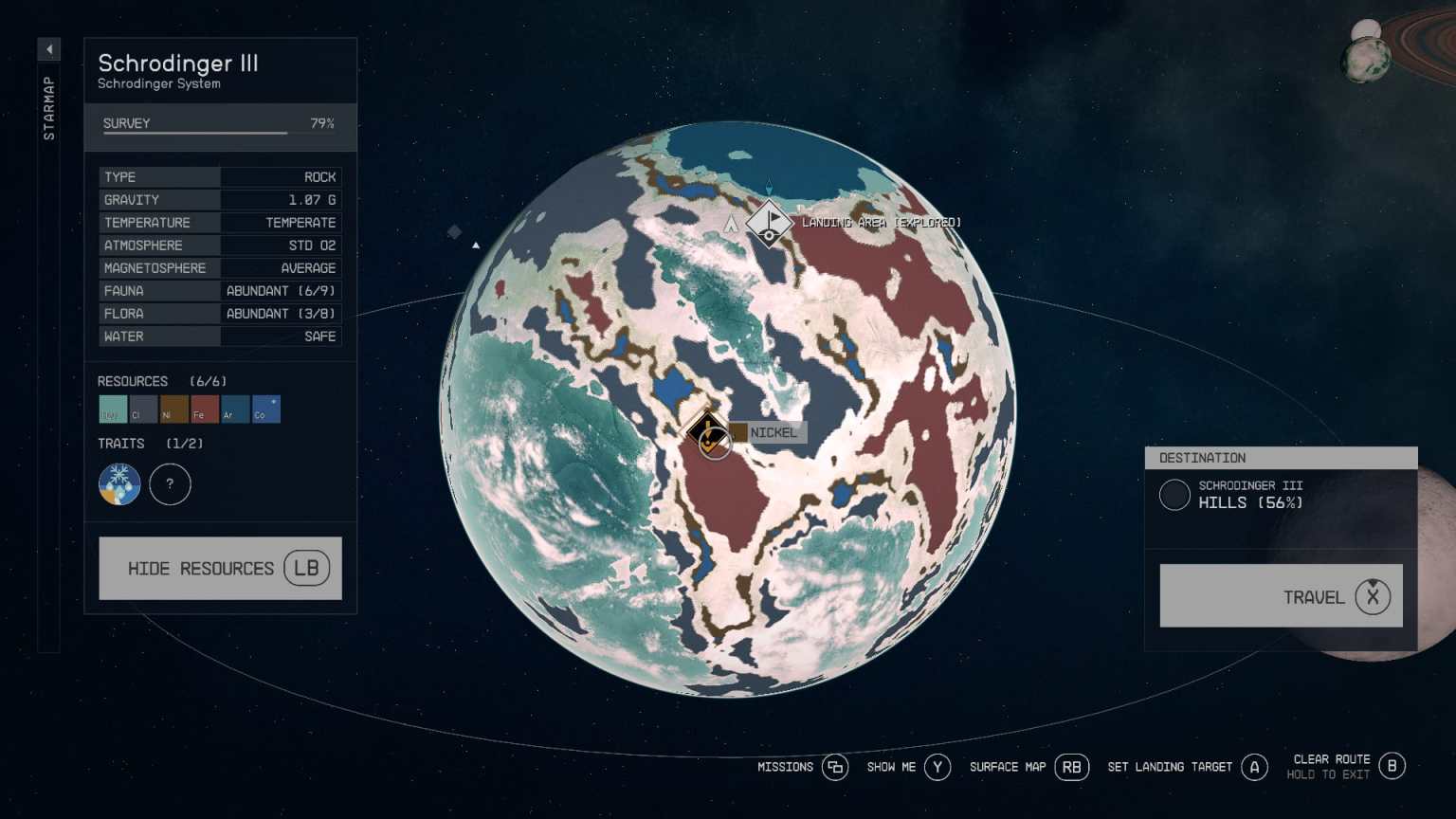Viewport: 1456px width, 819px height.
Task: Activate Show Me with the Y prompt
Action: (937, 767)
